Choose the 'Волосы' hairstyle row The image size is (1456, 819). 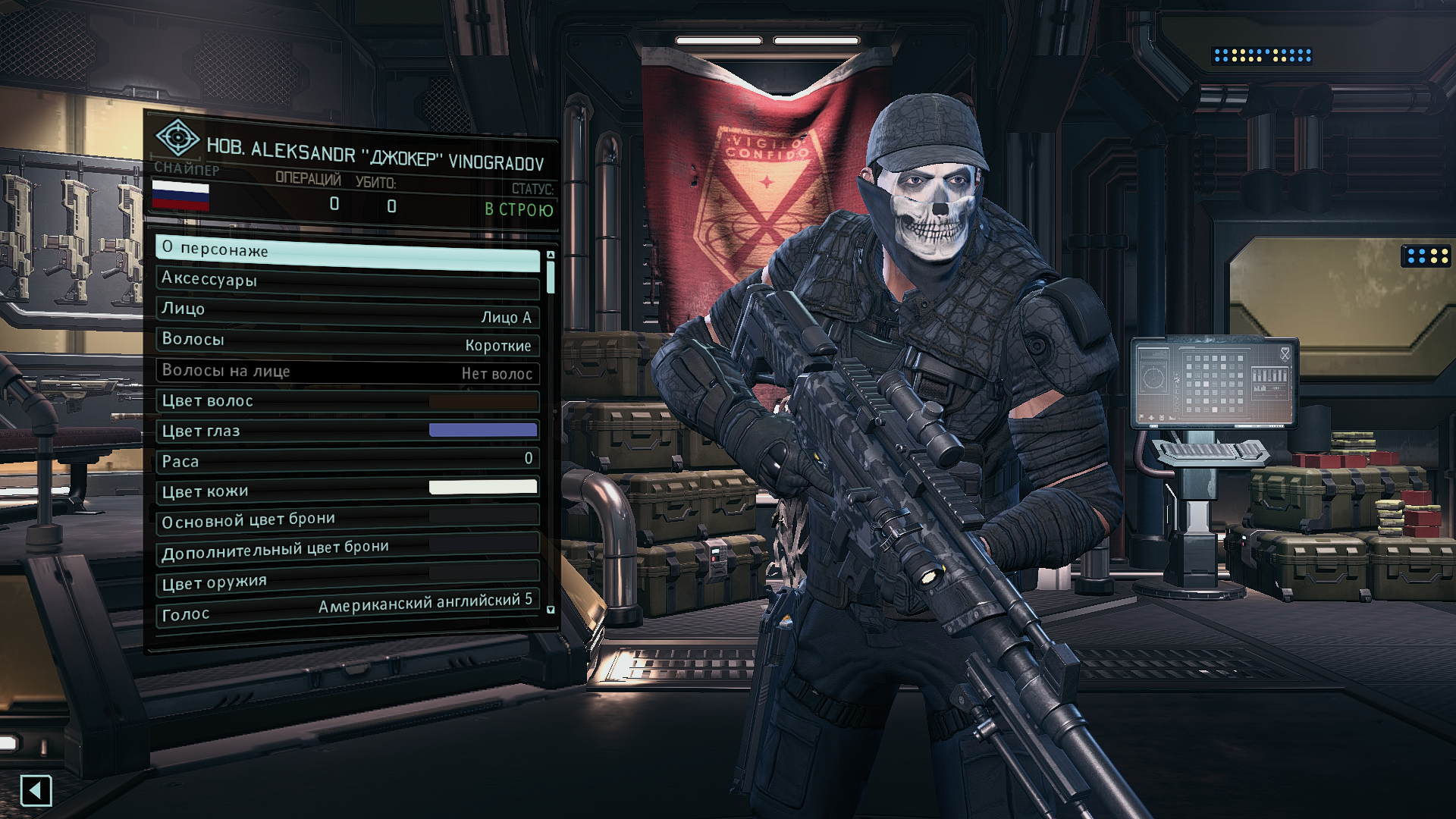[347, 341]
